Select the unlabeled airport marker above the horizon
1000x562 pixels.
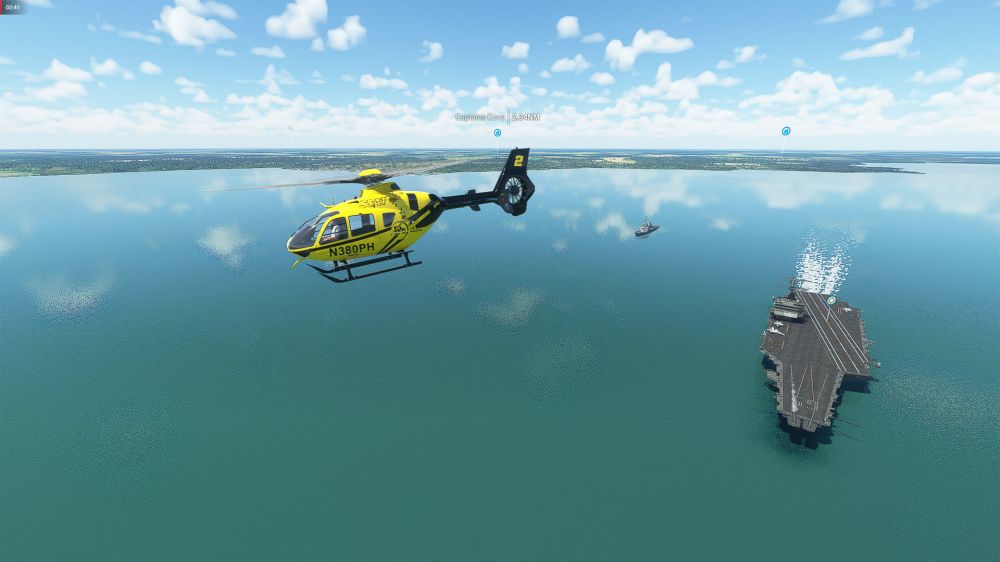point(786,131)
